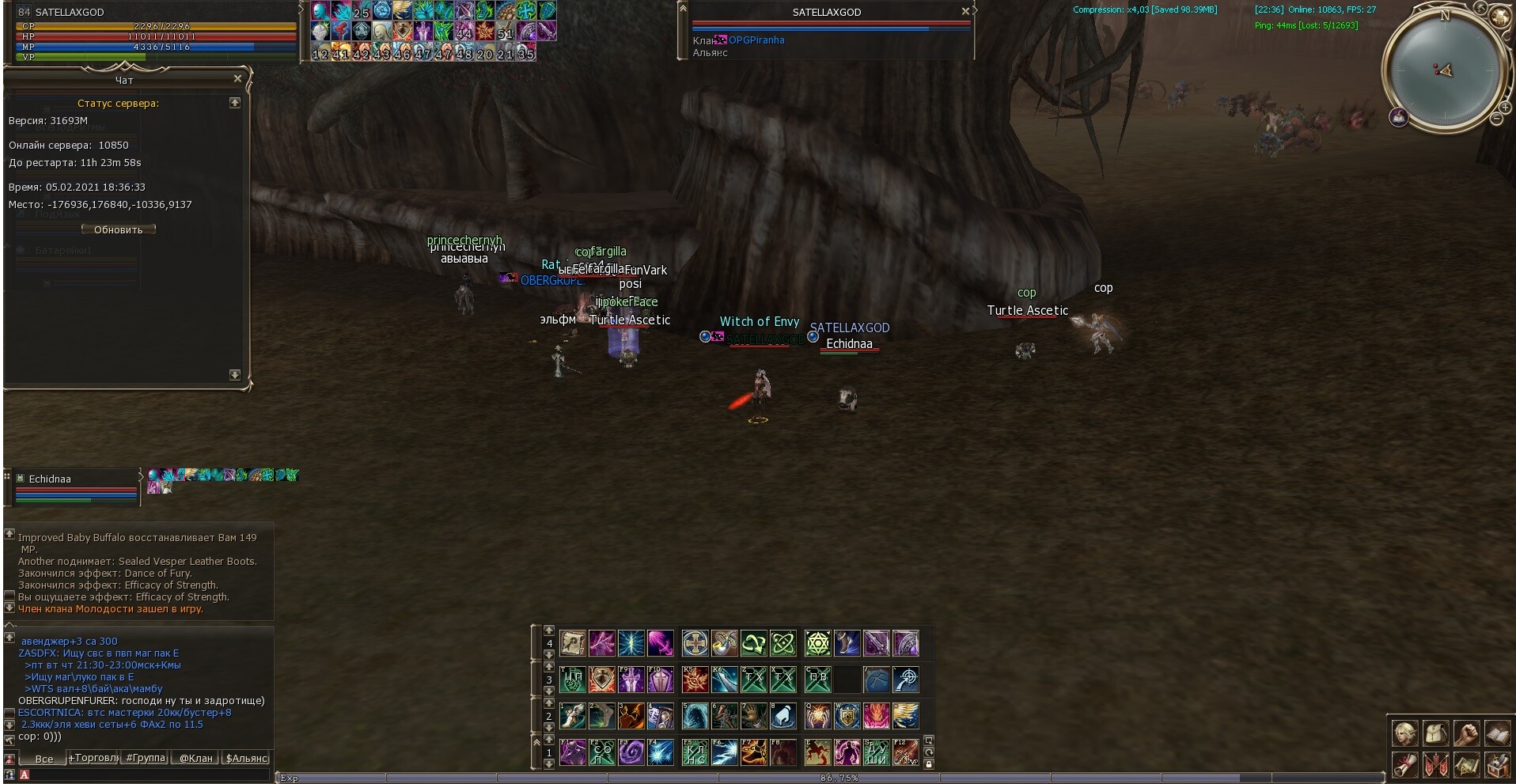1516x784 pixels.
Task: Toggle the hotbar lock icon
Action: 929,763
